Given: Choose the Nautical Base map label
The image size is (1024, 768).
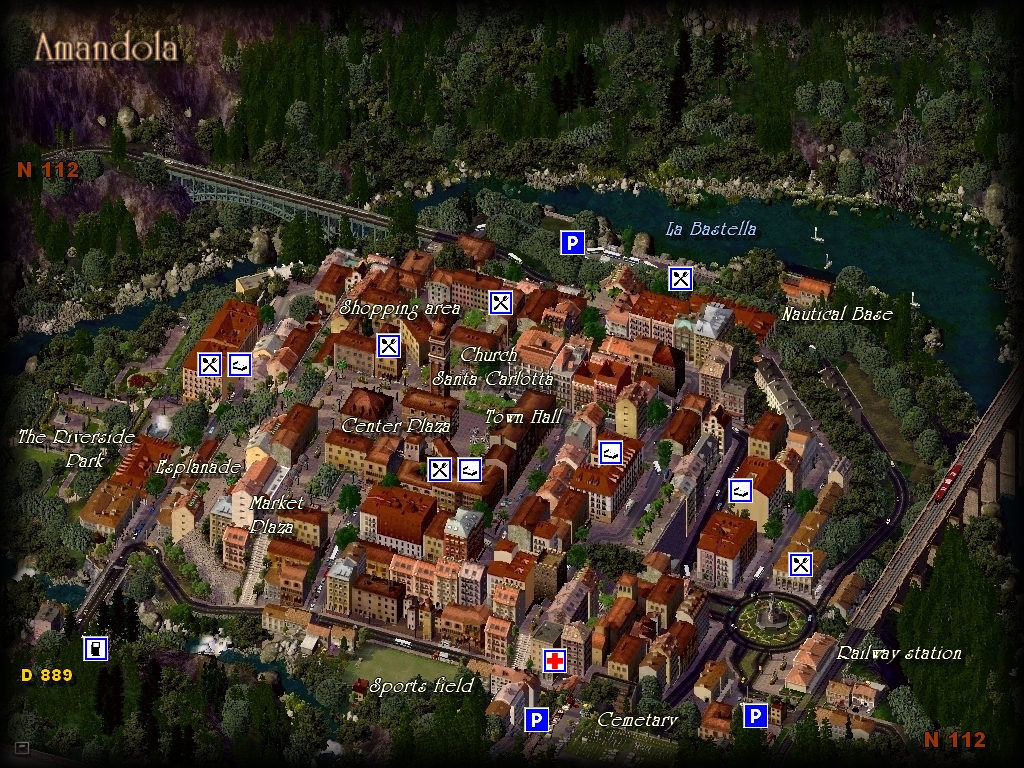Looking at the screenshot, I should pyautogui.click(x=837, y=314).
